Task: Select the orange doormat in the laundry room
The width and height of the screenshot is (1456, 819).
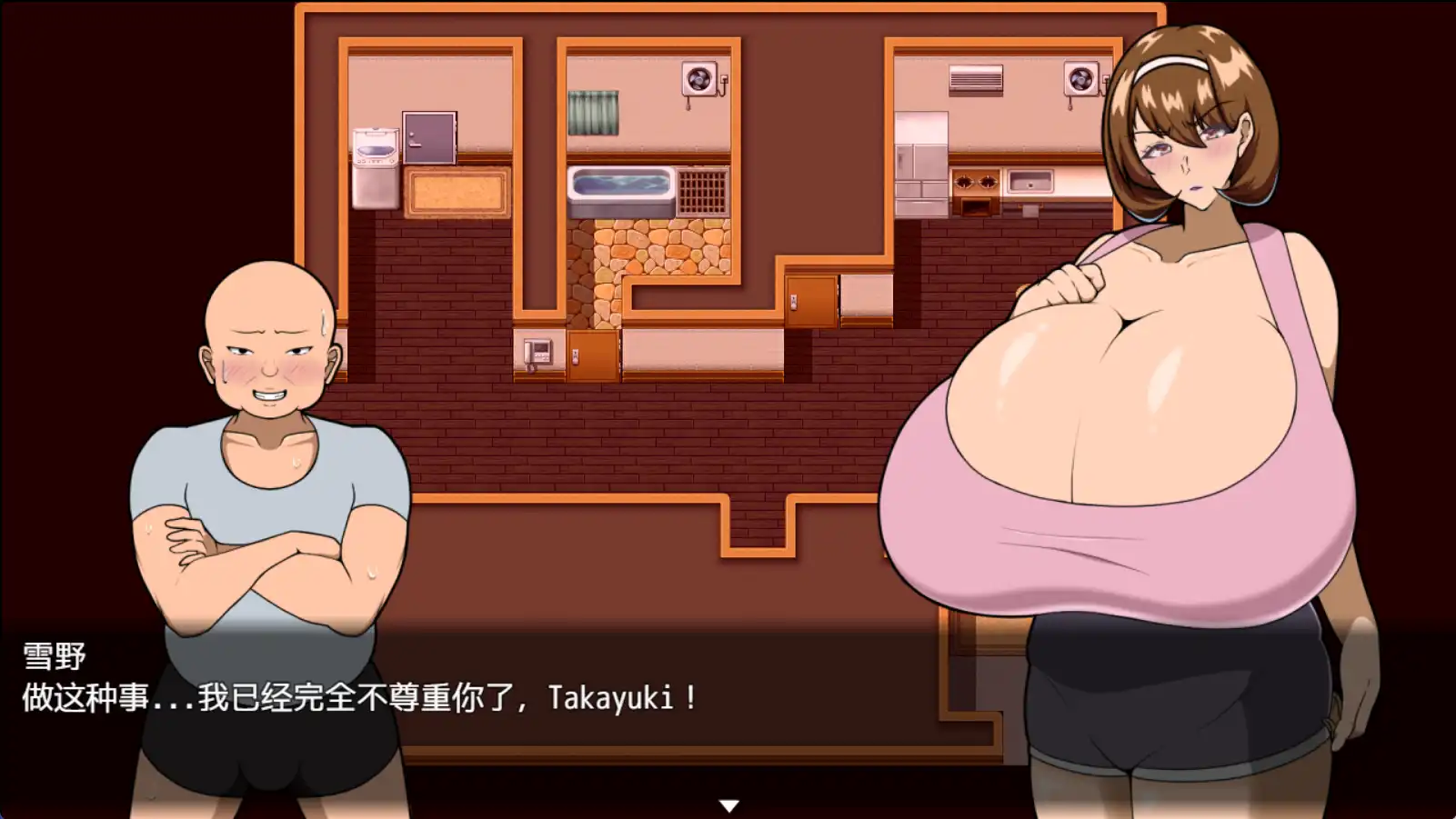Action: click(x=459, y=191)
